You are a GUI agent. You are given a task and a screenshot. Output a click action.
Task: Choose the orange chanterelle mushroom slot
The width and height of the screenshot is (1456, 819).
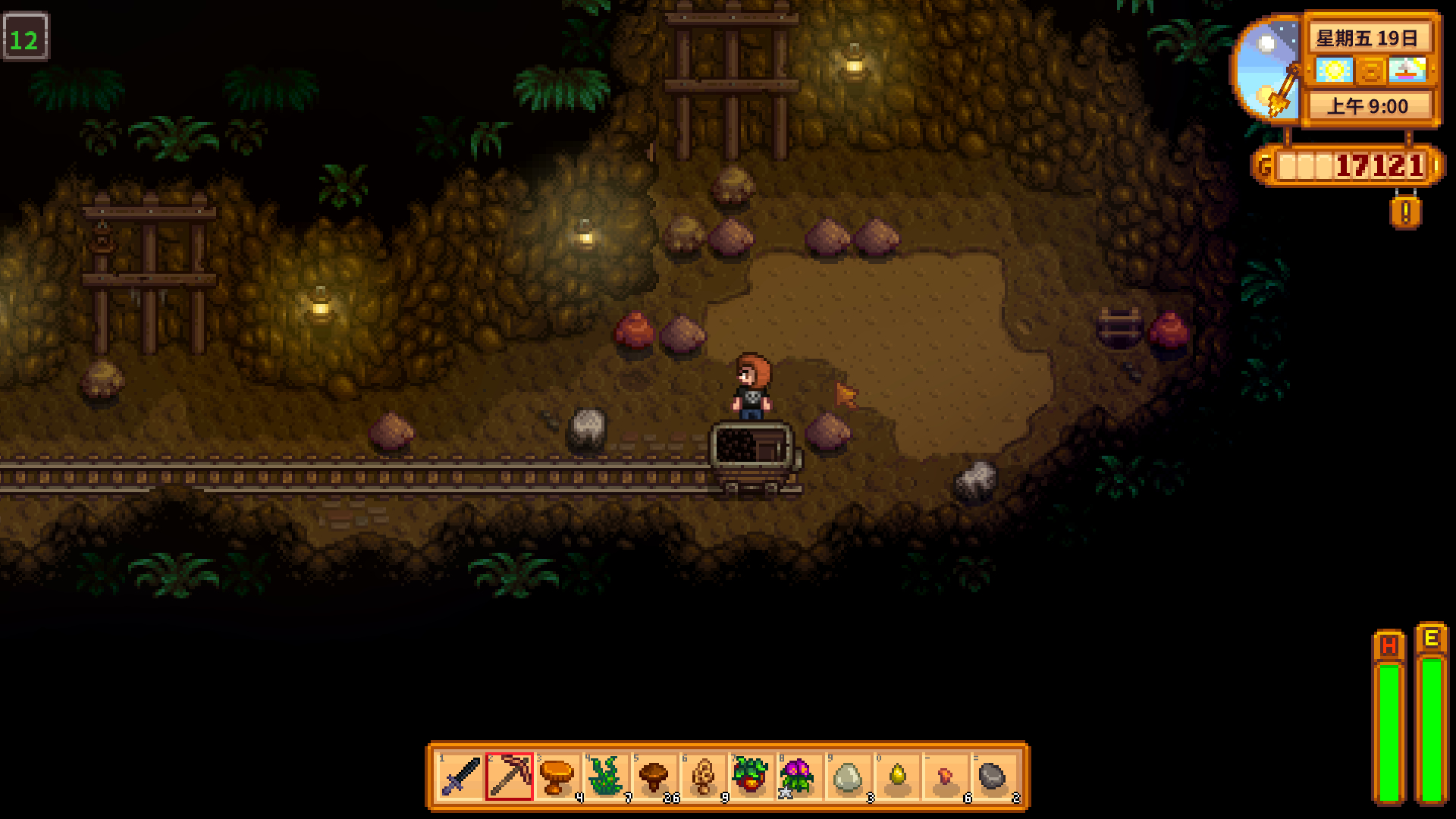click(557, 777)
